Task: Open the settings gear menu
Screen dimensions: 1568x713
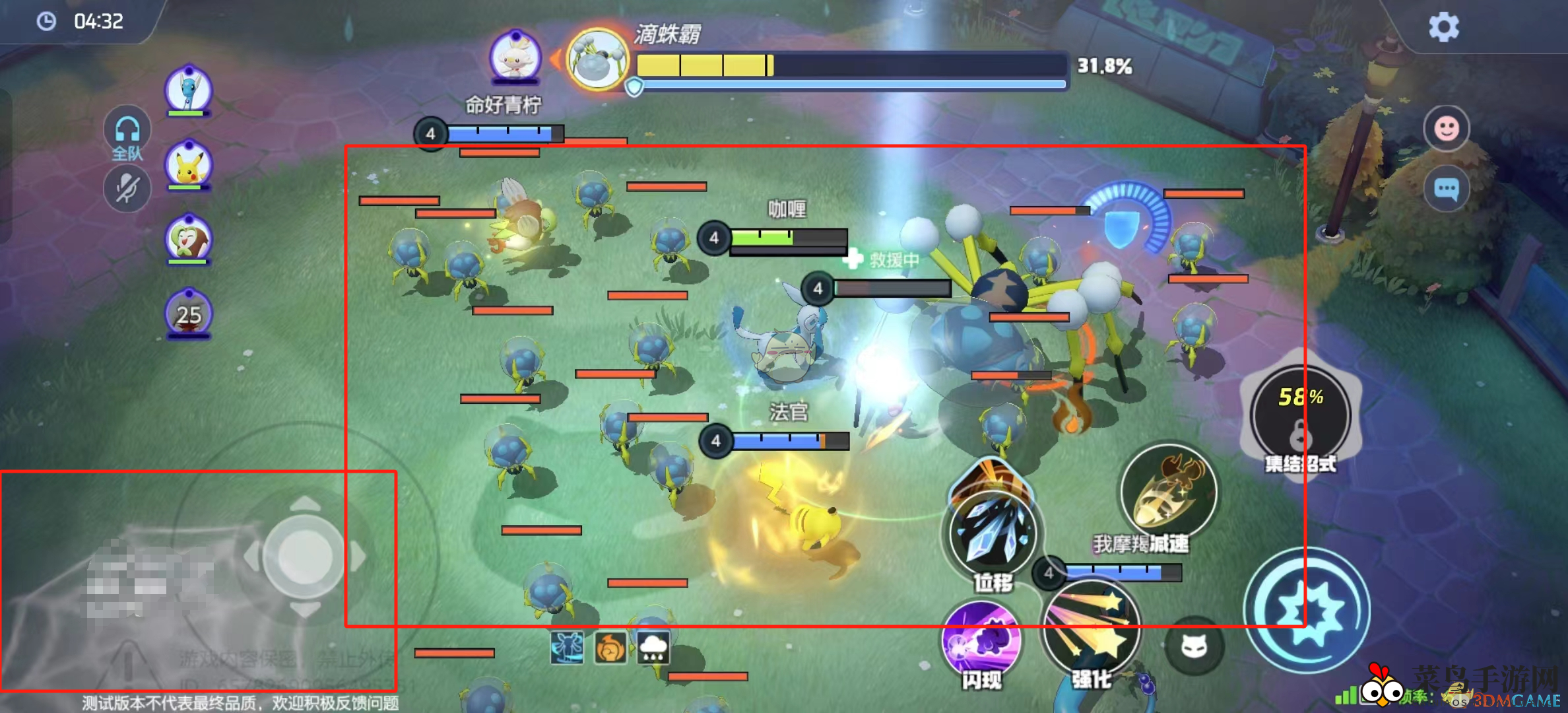Action: point(1443,28)
